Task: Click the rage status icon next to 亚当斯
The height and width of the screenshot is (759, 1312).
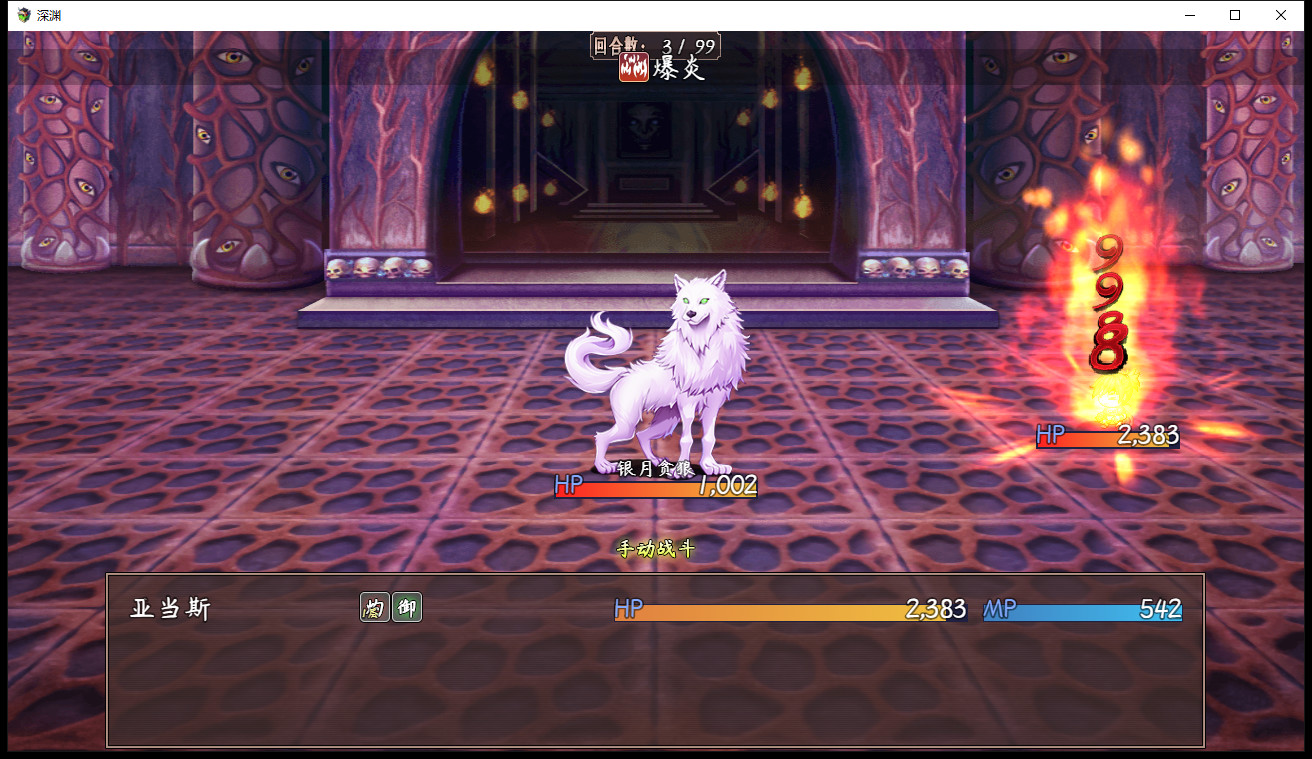Action: (374, 607)
